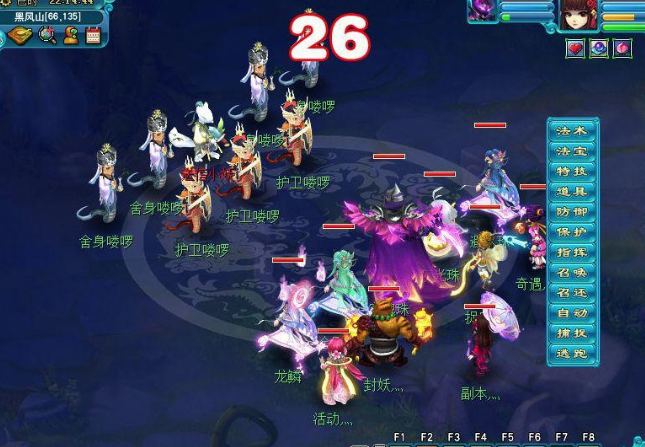Open the golden map icon
645x447 pixels.
pos(22,35)
